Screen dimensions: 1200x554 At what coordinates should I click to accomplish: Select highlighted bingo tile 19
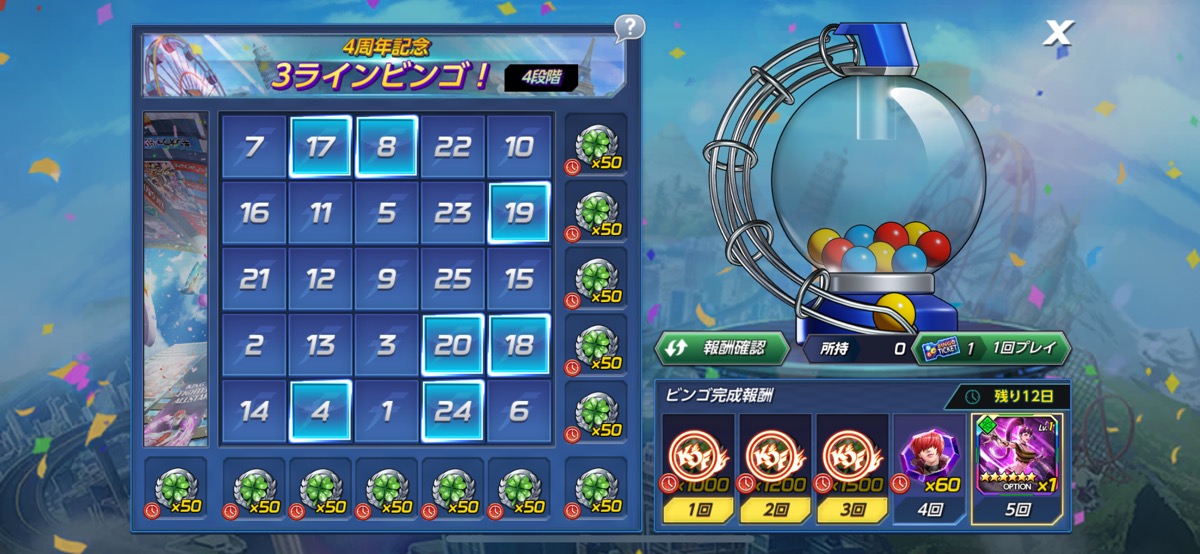tap(519, 213)
